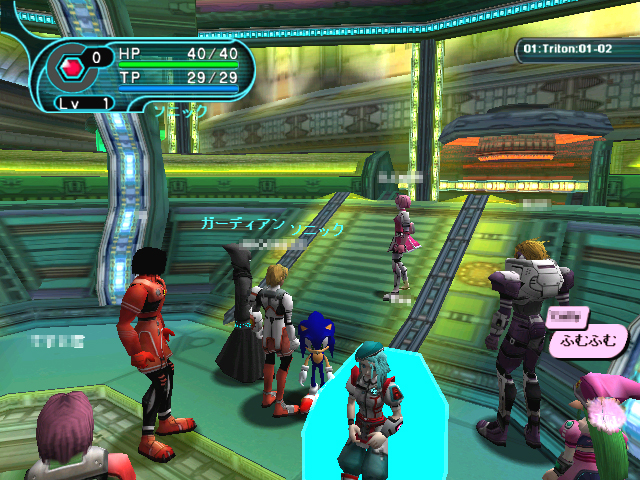Select the ふむふむ chat bubble

pos(589,340)
